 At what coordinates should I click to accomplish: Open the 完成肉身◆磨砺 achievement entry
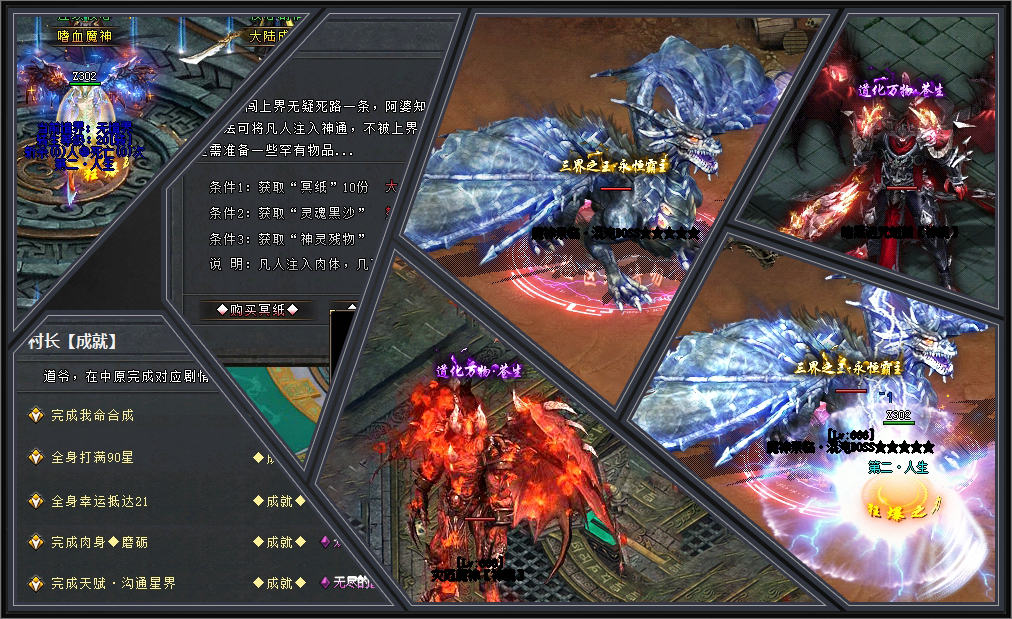(99, 542)
